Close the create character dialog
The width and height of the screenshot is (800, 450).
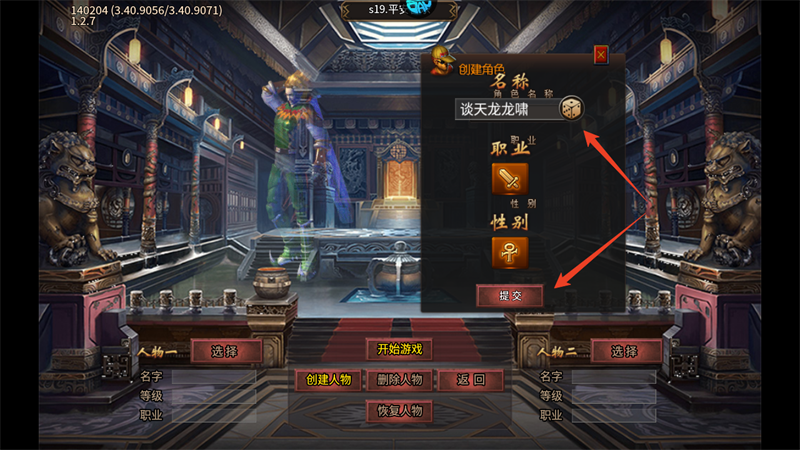point(601,55)
